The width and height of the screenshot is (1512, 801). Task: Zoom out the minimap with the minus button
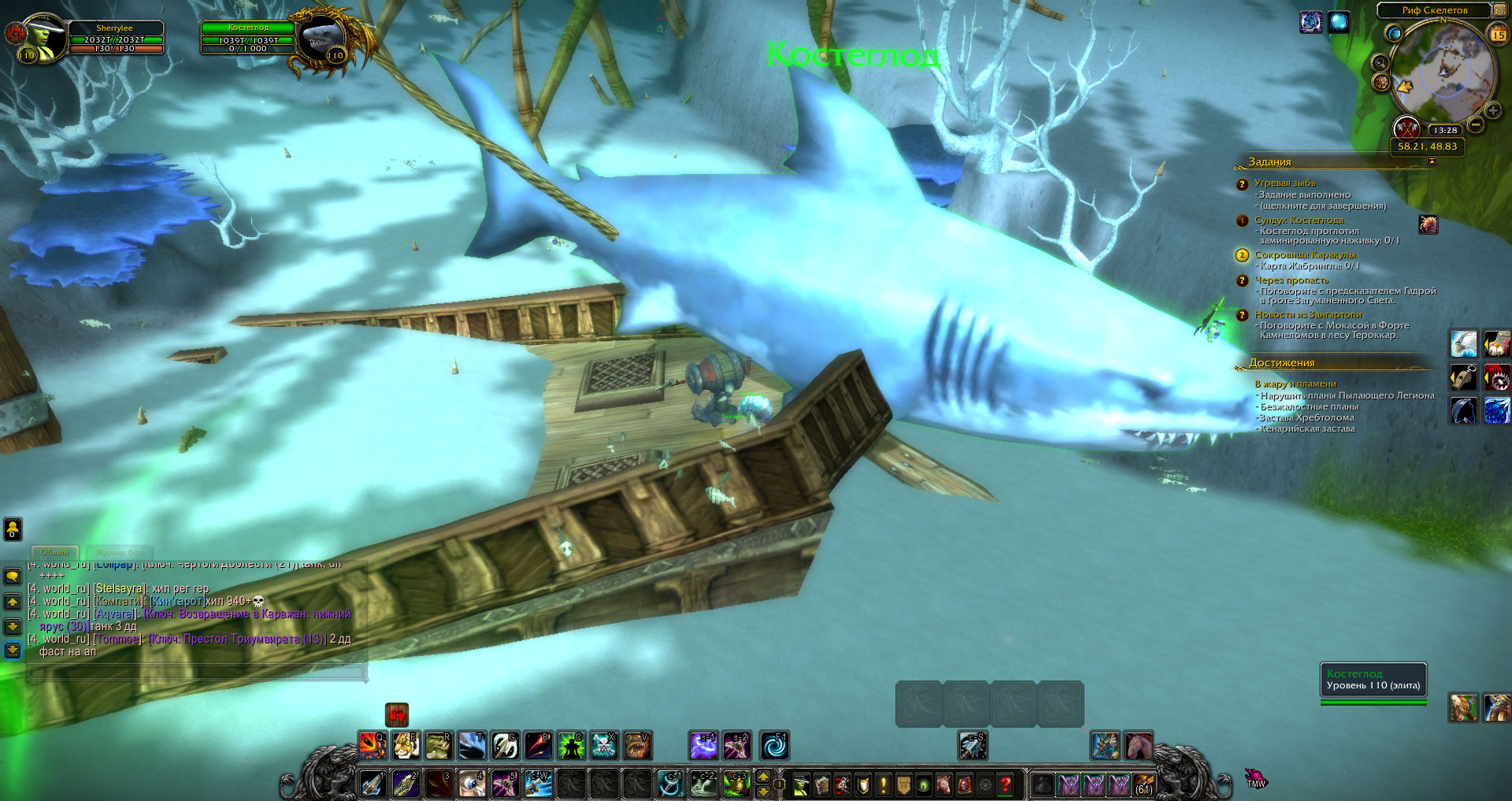(1476, 124)
